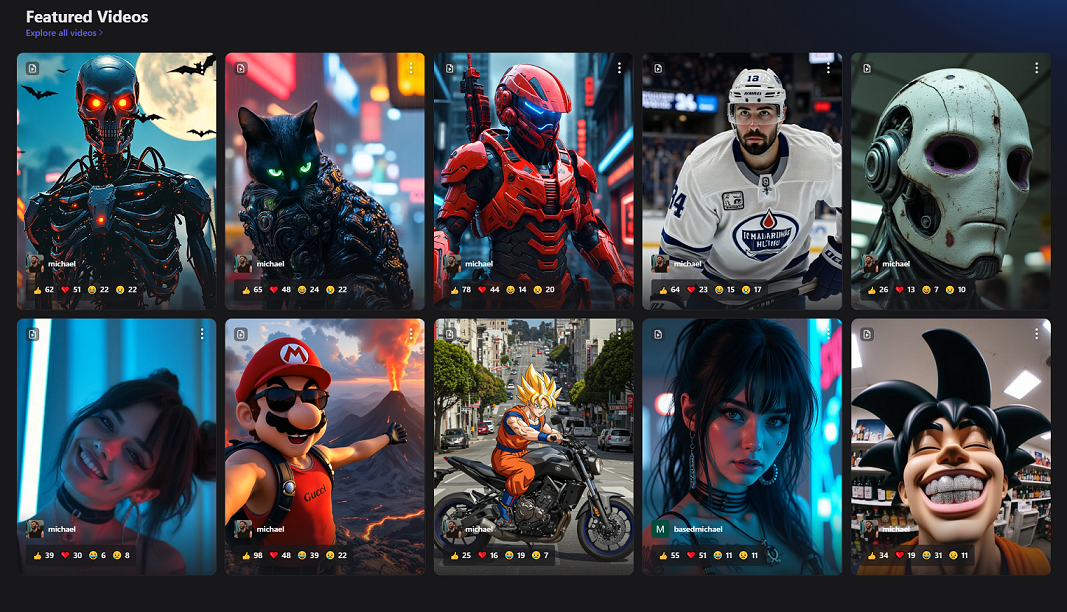Open three-dot menu on robot skull video
The height and width of the screenshot is (612, 1067).
(1037, 68)
